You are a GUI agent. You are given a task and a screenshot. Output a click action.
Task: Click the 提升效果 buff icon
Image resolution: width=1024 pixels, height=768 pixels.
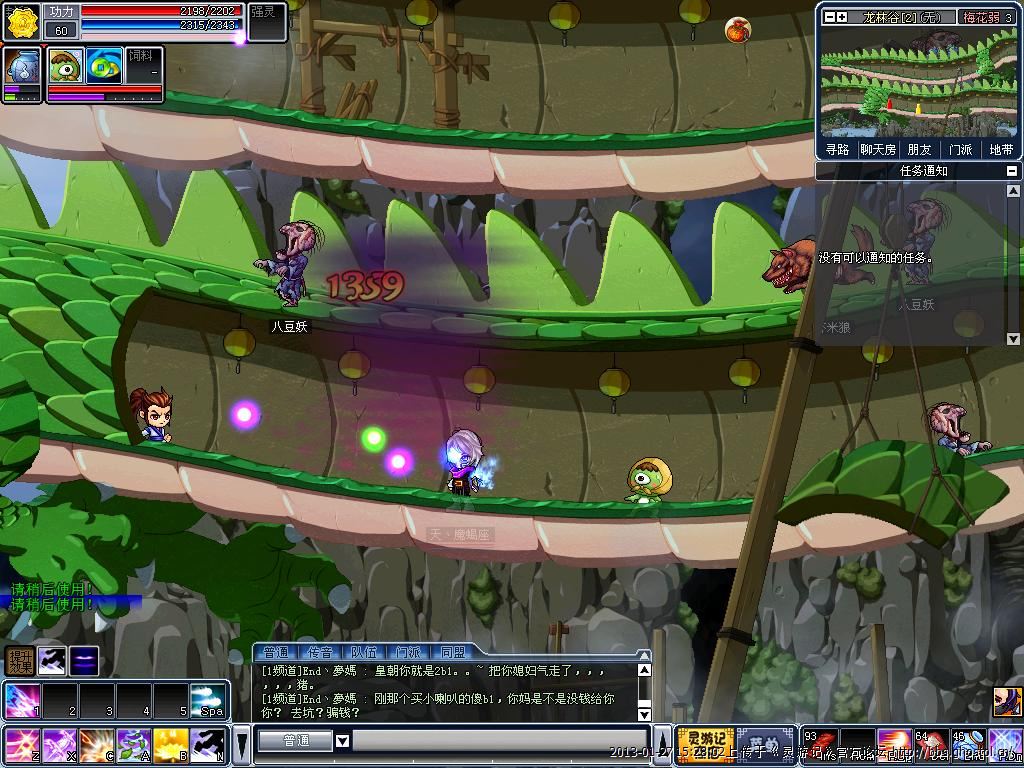coord(20,660)
